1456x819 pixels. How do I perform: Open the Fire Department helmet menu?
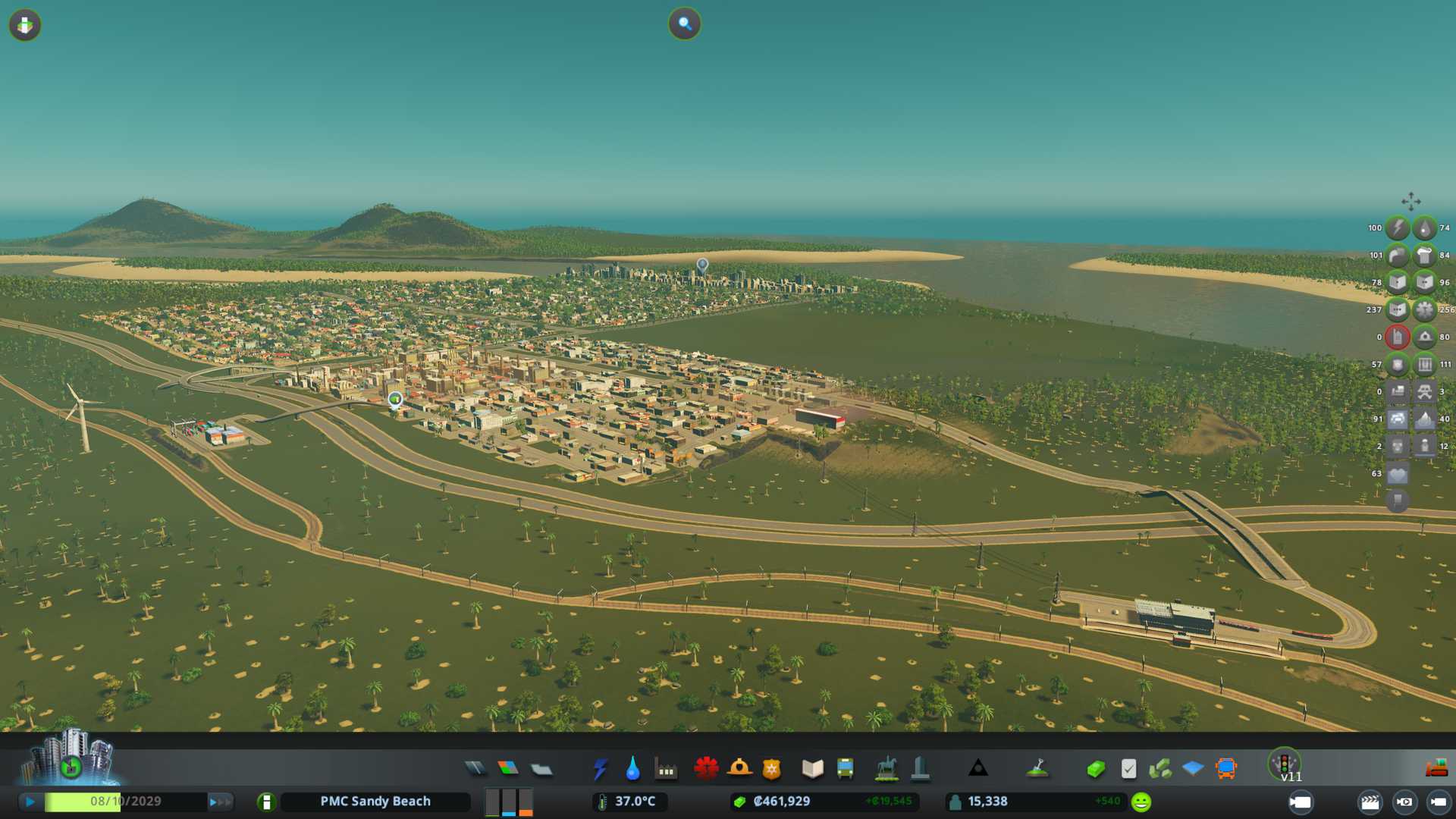point(739,769)
